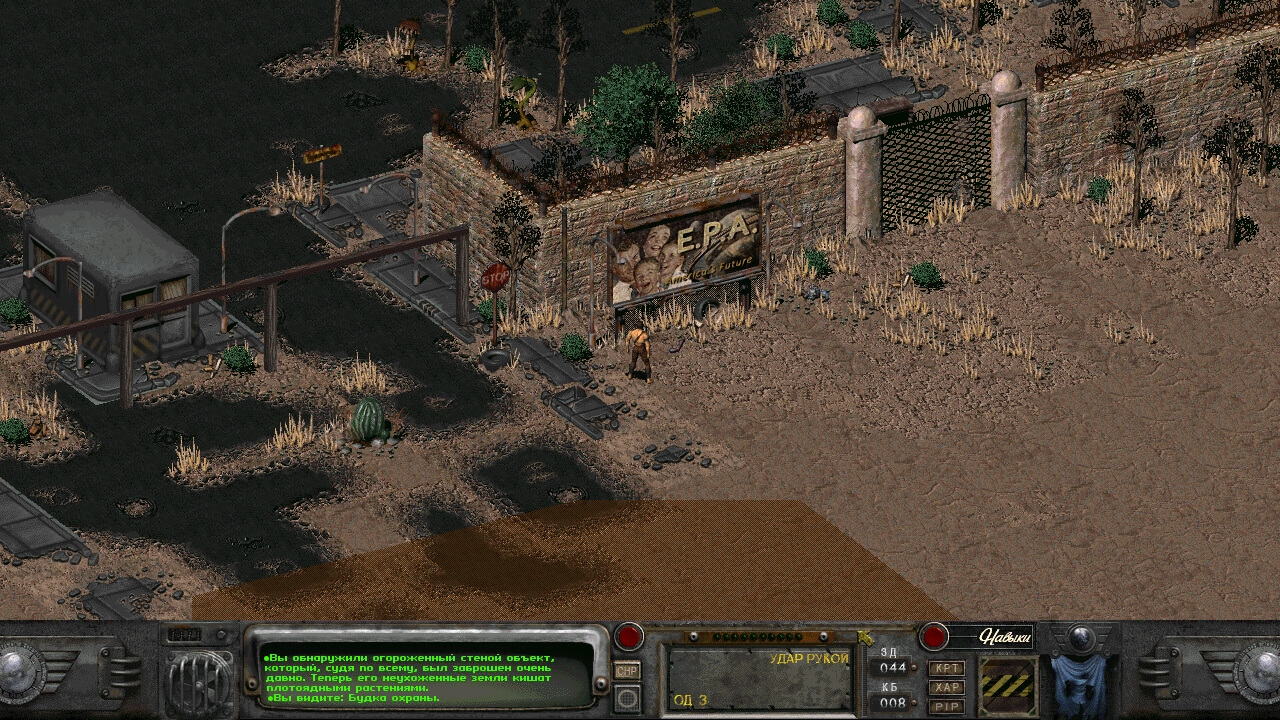Click the active weapon slot Удар рукой
This screenshot has width=1280, height=720.
[x=759, y=678]
